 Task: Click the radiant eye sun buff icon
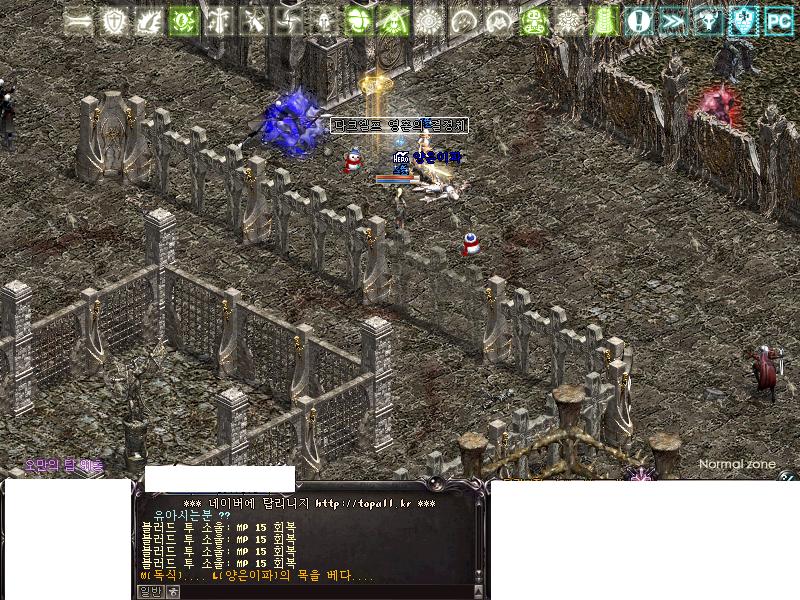click(x=429, y=20)
